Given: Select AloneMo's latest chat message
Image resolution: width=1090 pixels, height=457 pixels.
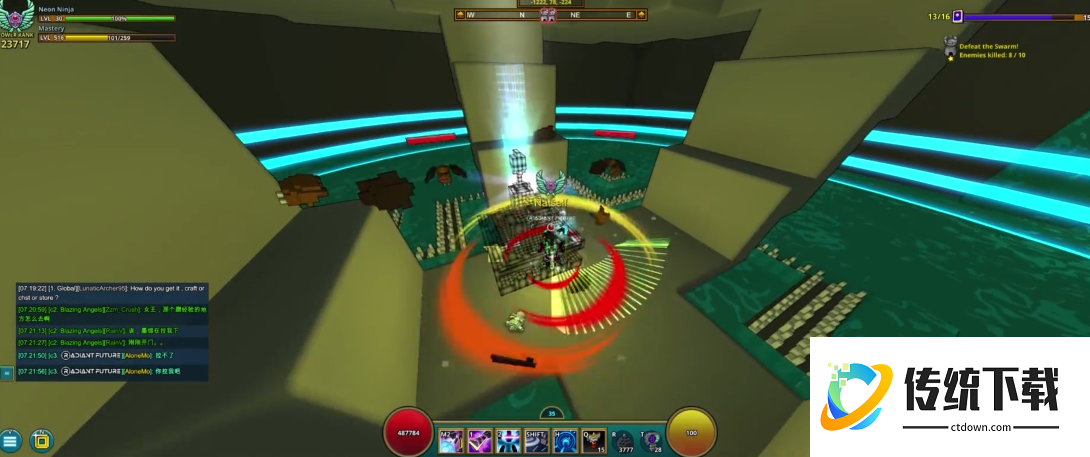Looking at the screenshot, I should [110, 371].
